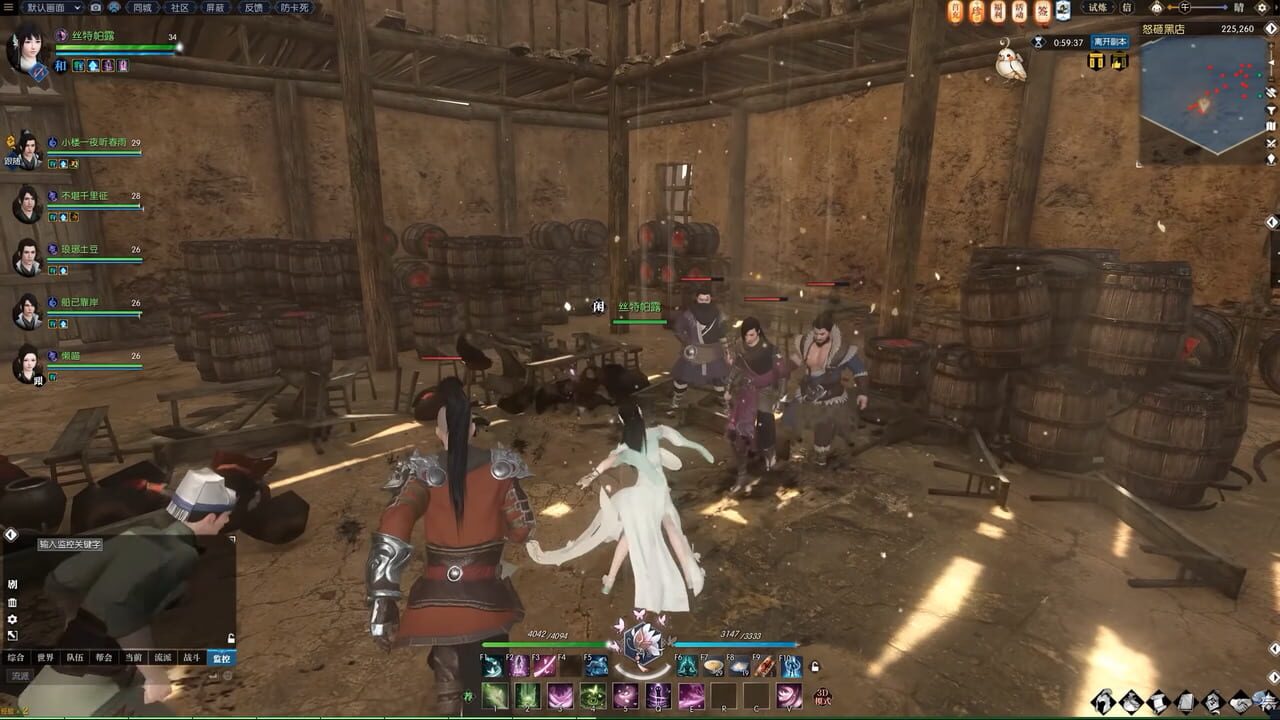Enable 防卡死 anti-lag option in top bar

point(294,9)
